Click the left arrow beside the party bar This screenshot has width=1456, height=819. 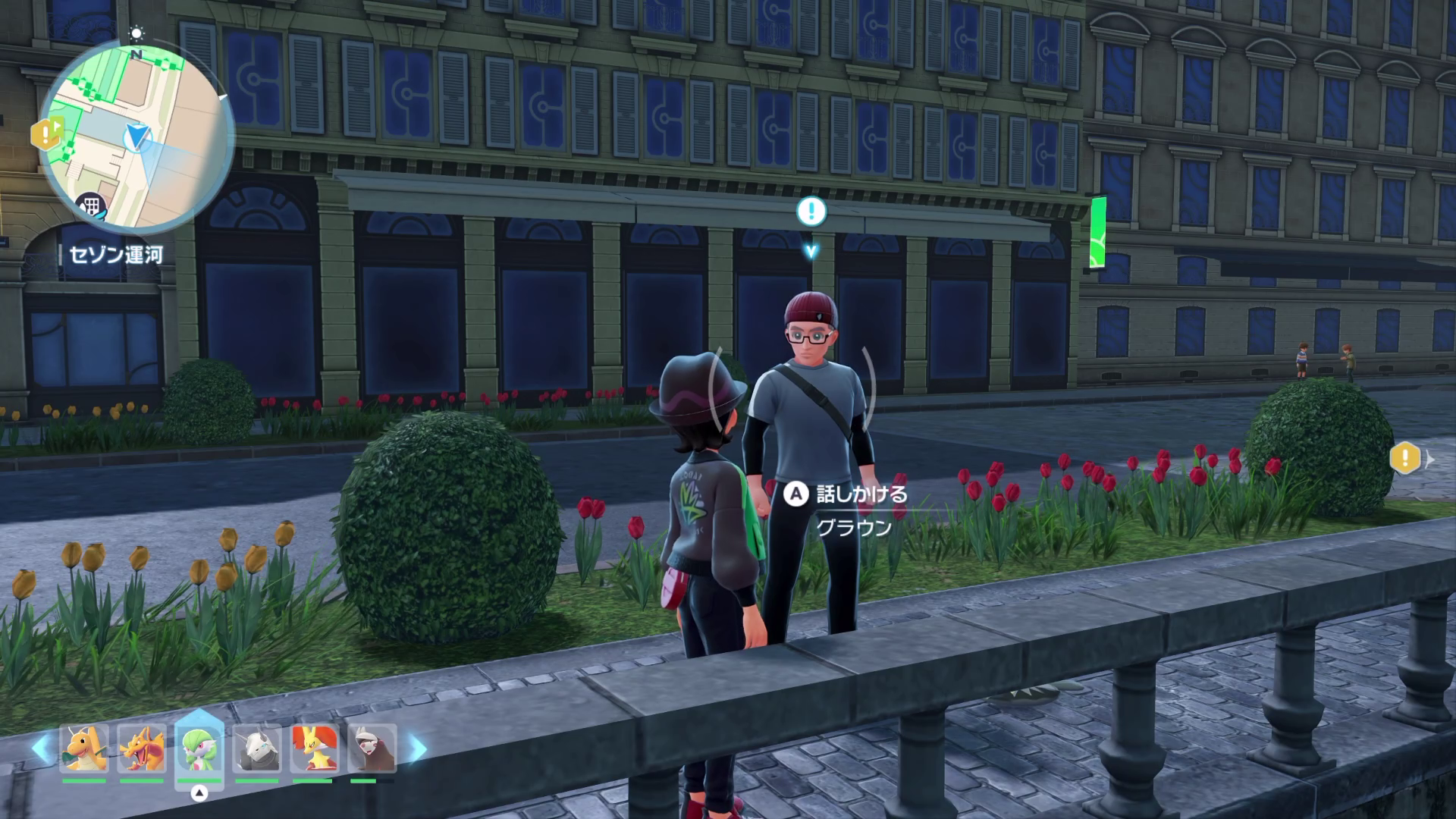42,748
